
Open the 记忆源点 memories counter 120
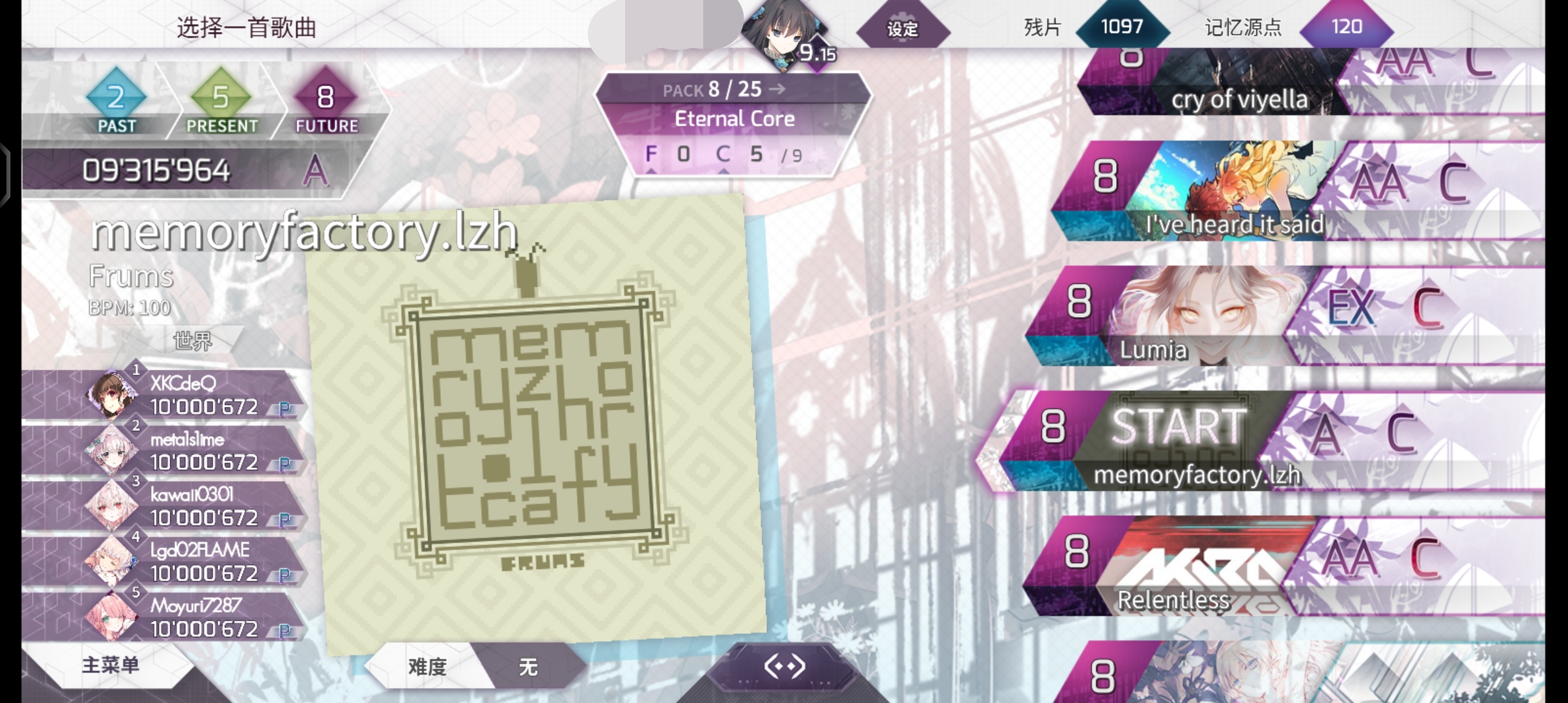[1346, 27]
